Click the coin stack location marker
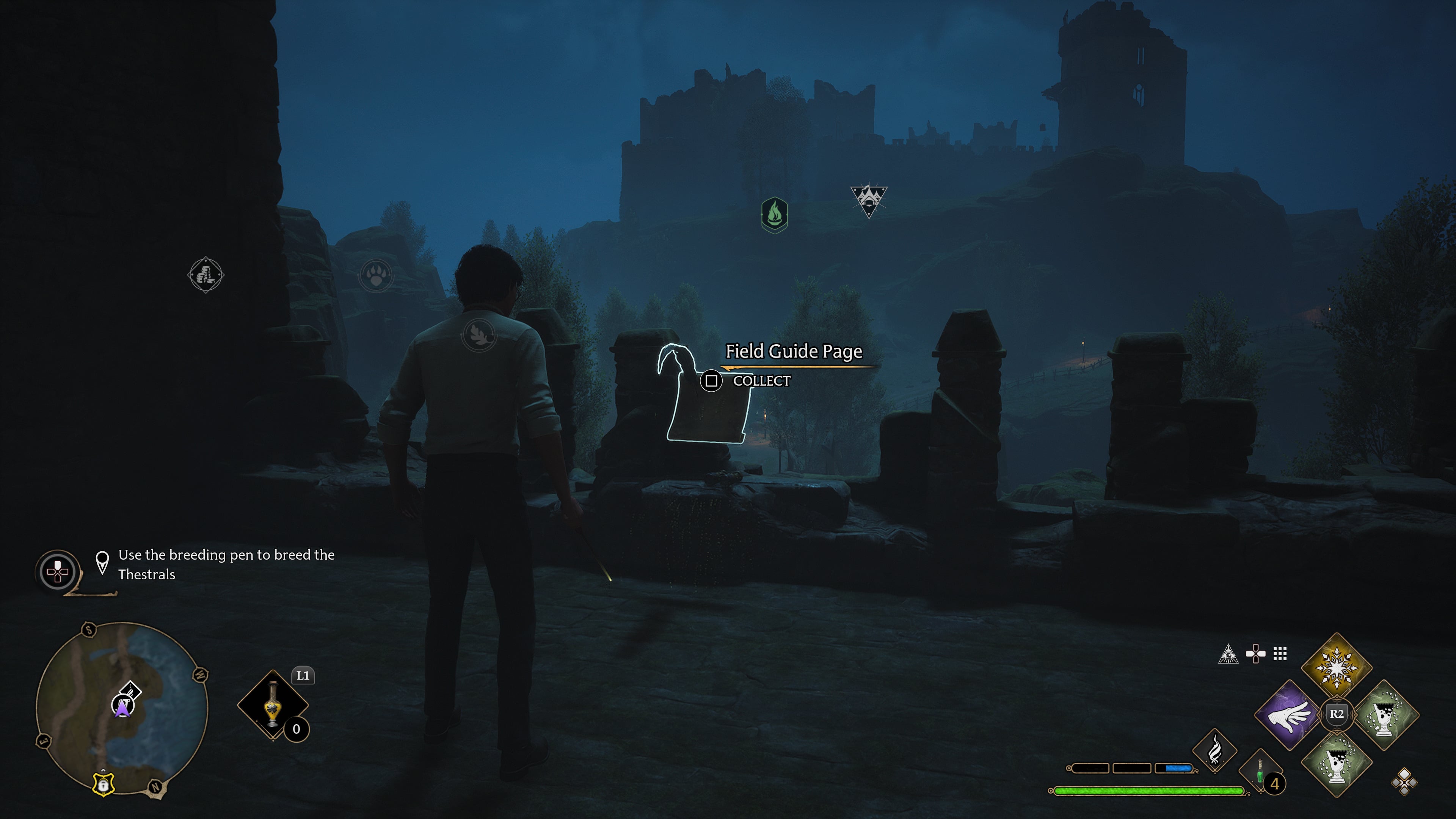This screenshot has height=819, width=1456. (x=206, y=275)
